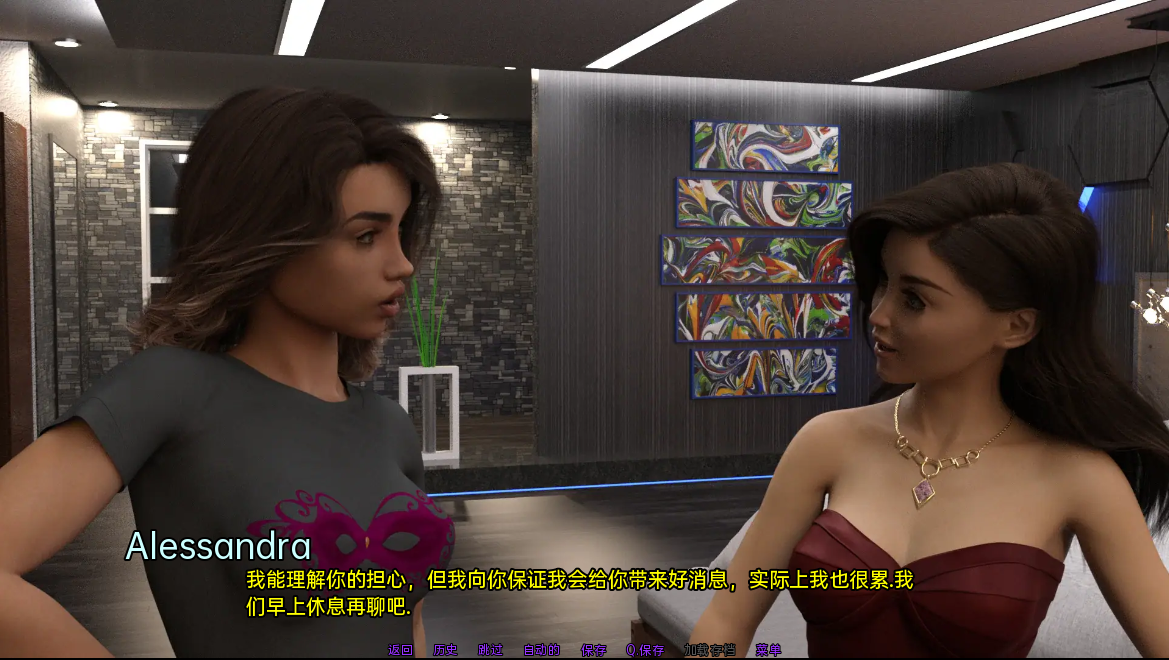Viewport: 1169px width, 660px height.
Task: Open the 历史 (History) log
Action: point(445,650)
